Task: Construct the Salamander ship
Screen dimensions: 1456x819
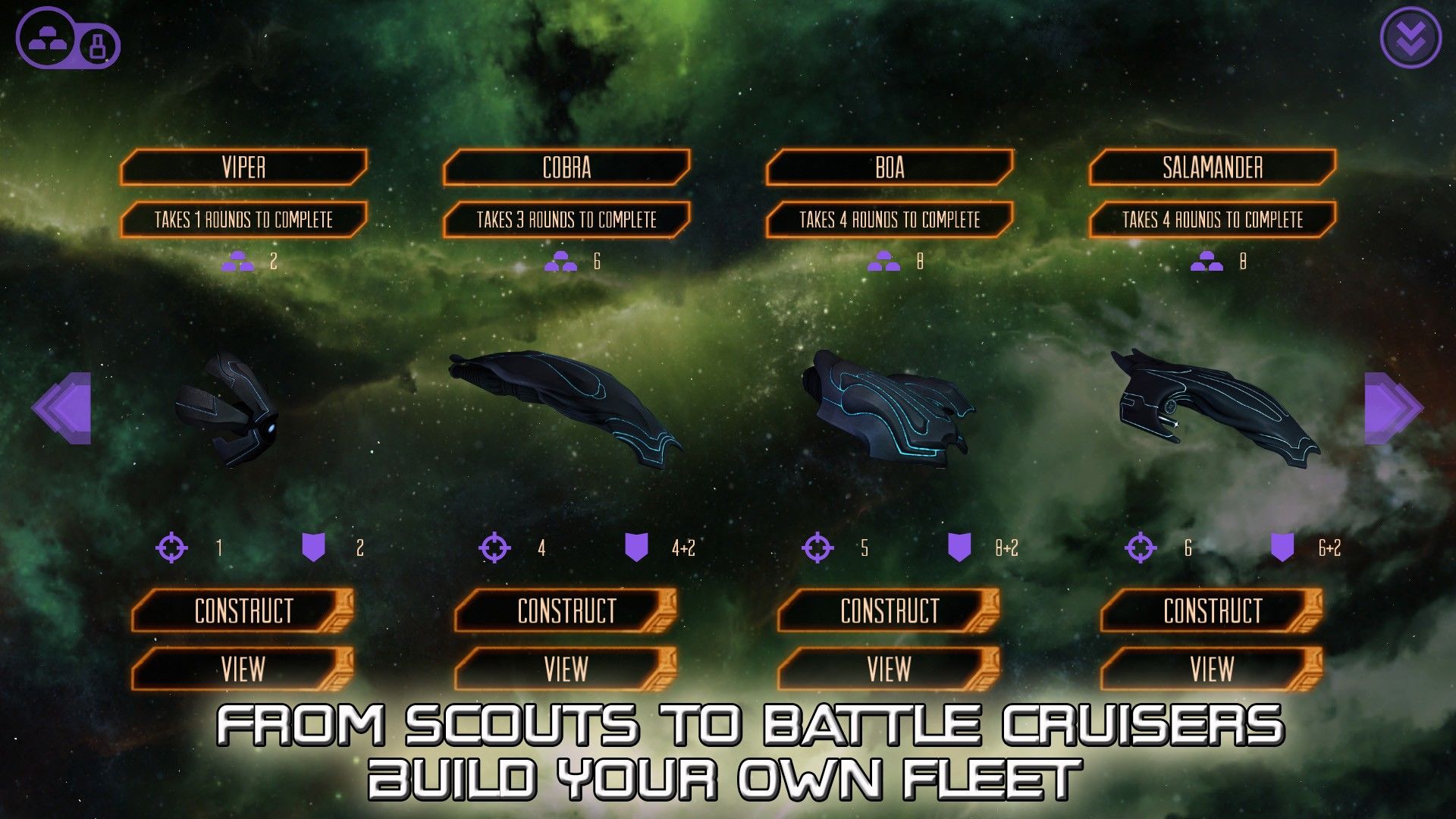Action: tap(1212, 610)
